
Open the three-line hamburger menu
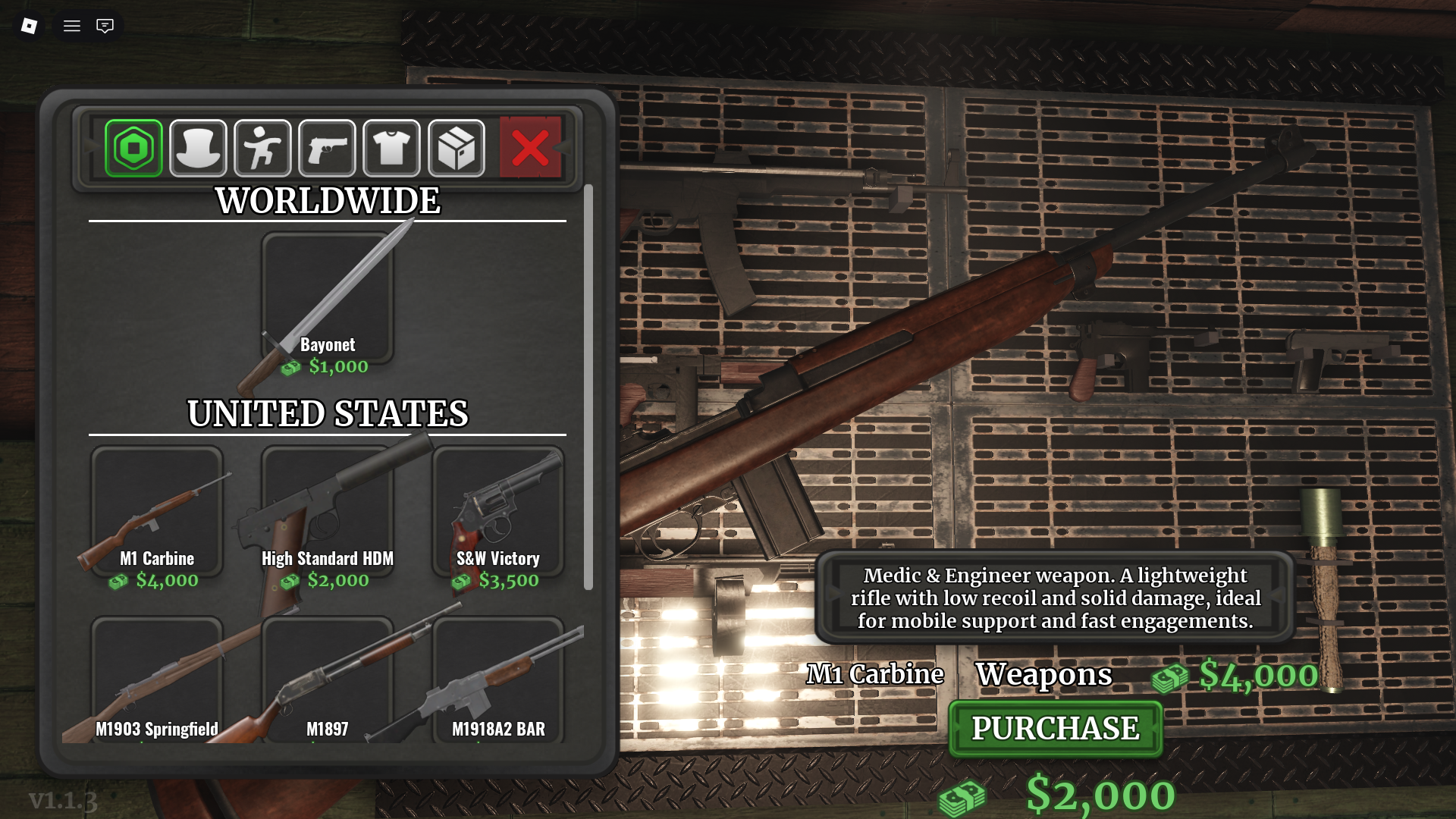72,26
